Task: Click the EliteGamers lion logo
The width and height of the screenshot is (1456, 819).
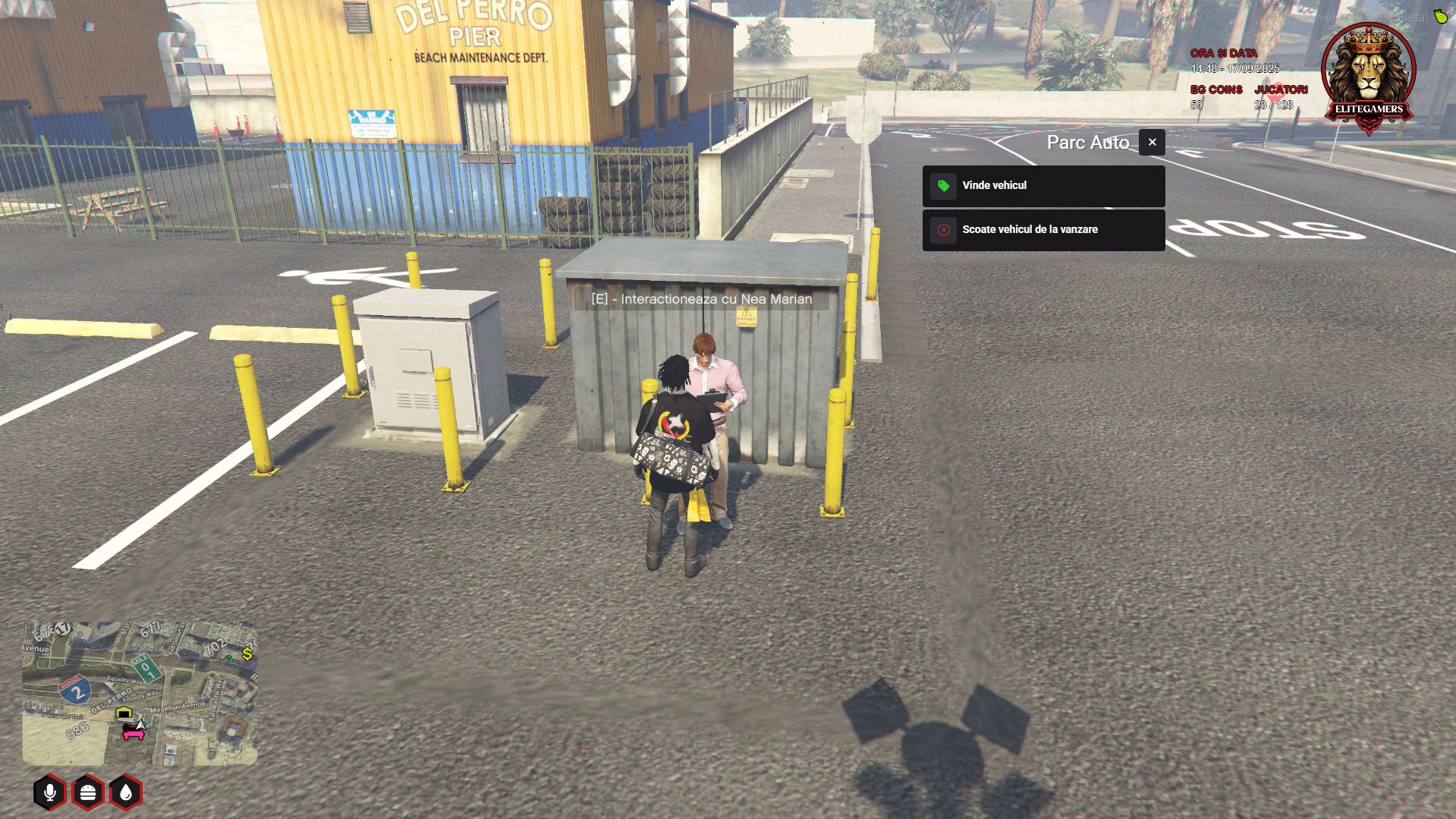Action: tap(1369, 77)
